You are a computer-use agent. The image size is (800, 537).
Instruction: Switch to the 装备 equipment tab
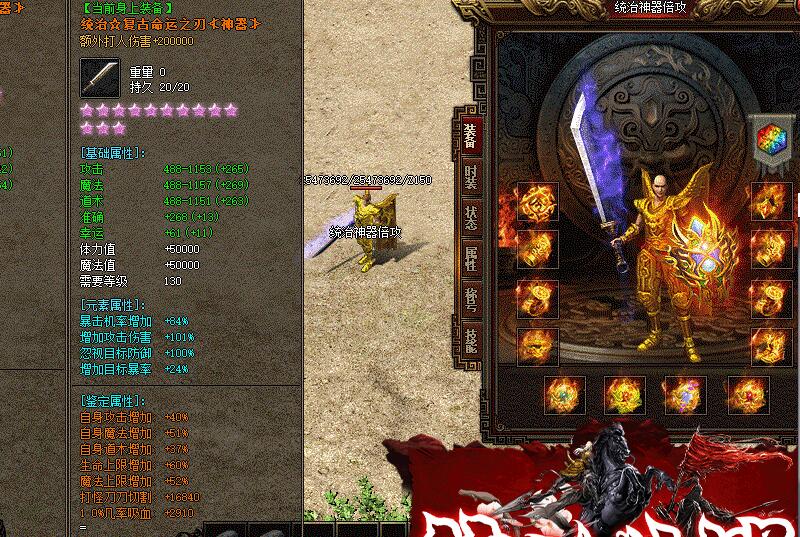pos(470,136)
